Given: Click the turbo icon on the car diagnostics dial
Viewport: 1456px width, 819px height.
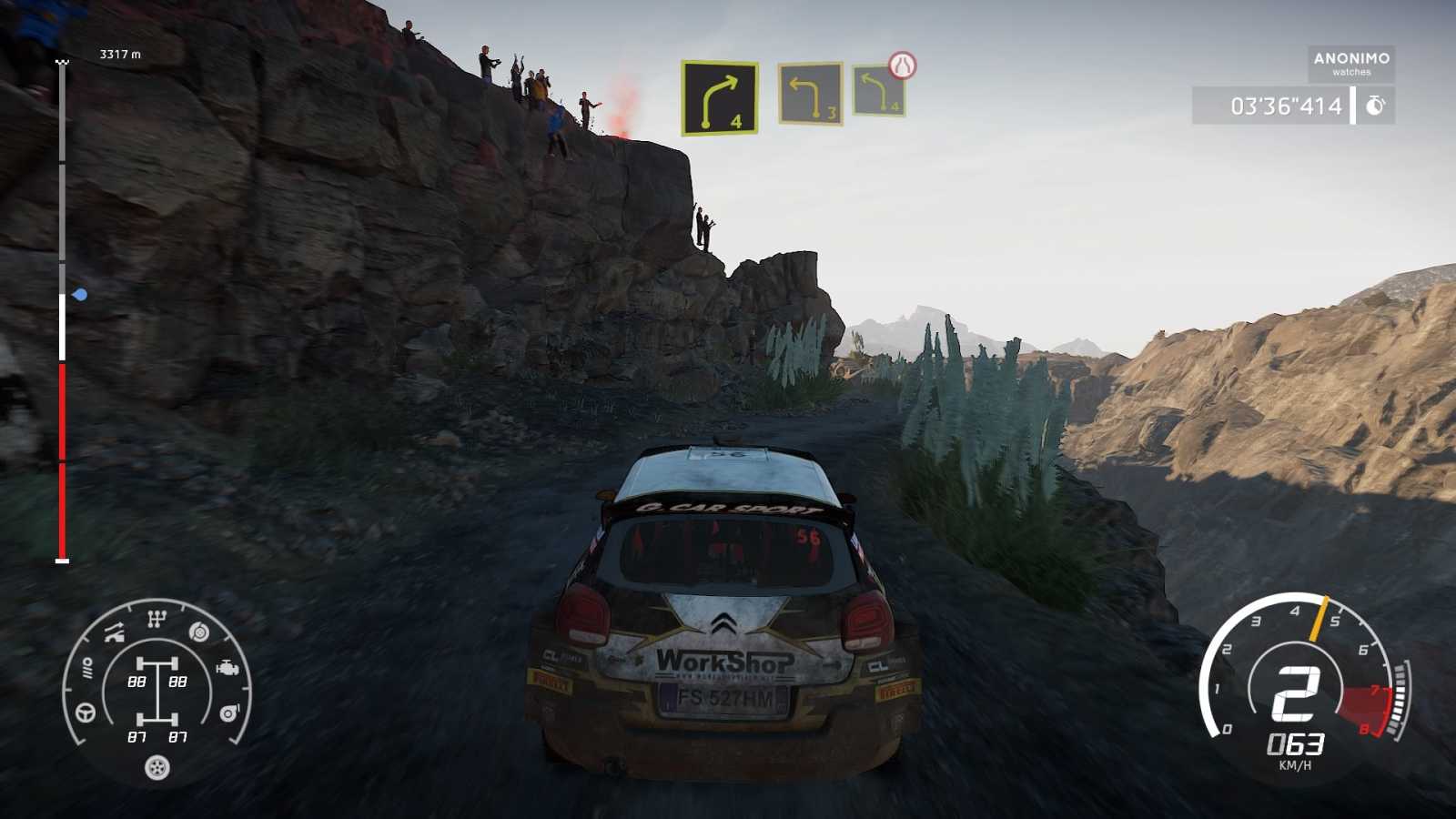Looking at the screenshot, I should coord(228,711).
